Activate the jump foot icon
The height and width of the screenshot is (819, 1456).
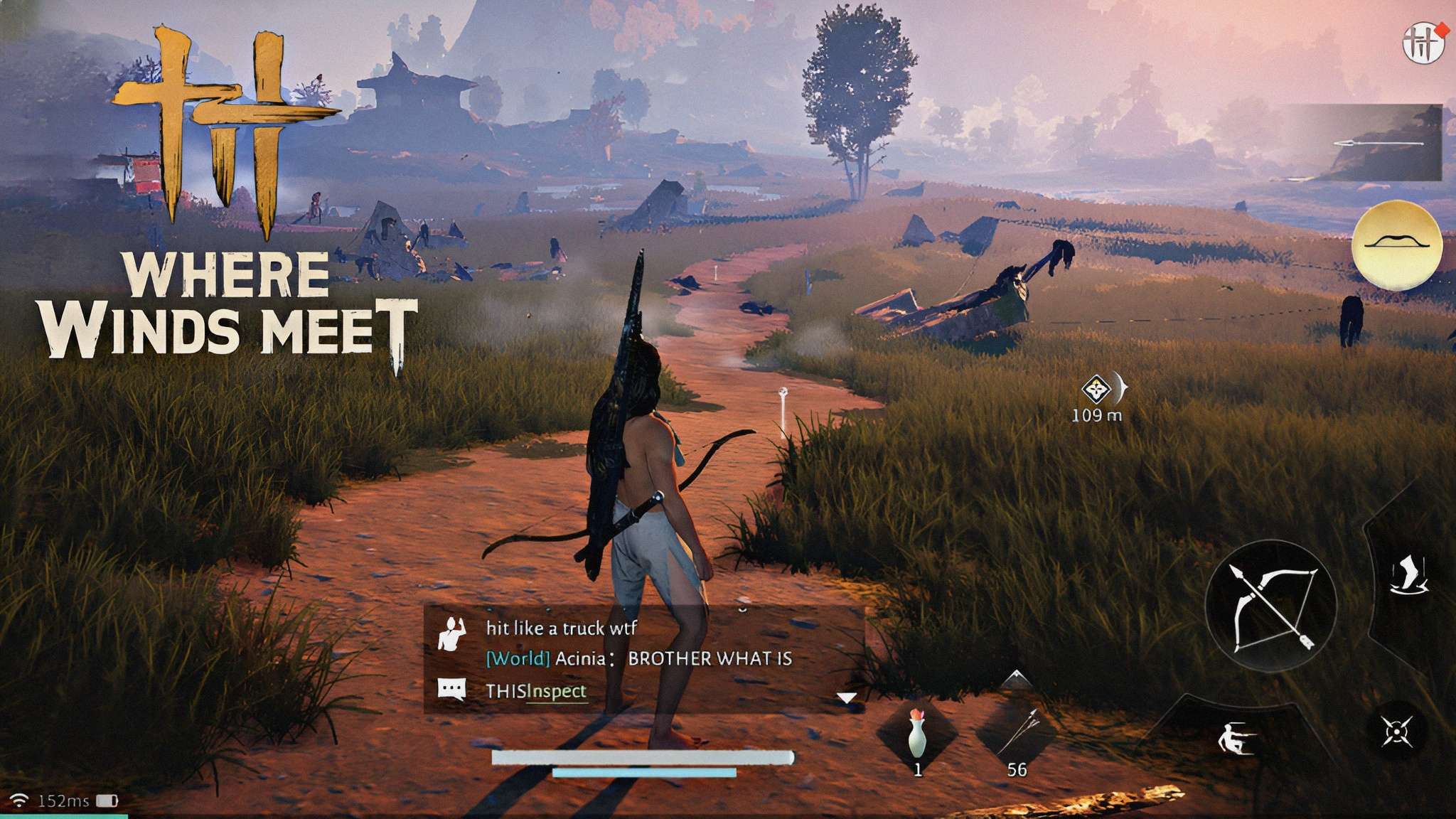1408,576
